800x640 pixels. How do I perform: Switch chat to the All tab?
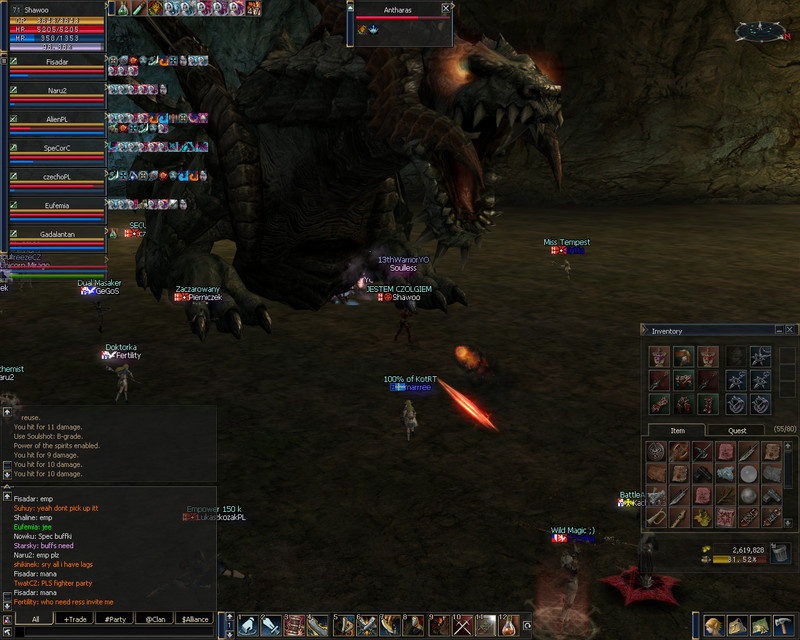(35, 619)
